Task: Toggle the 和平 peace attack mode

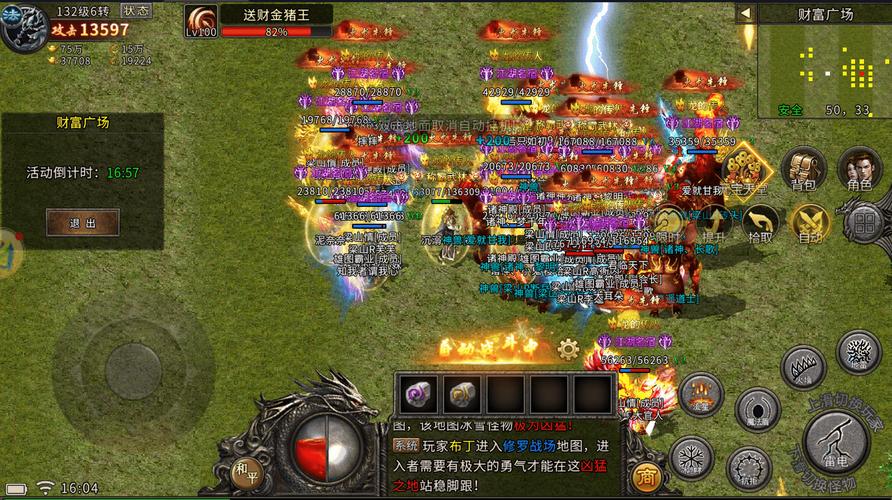Action: click(245, 468)
